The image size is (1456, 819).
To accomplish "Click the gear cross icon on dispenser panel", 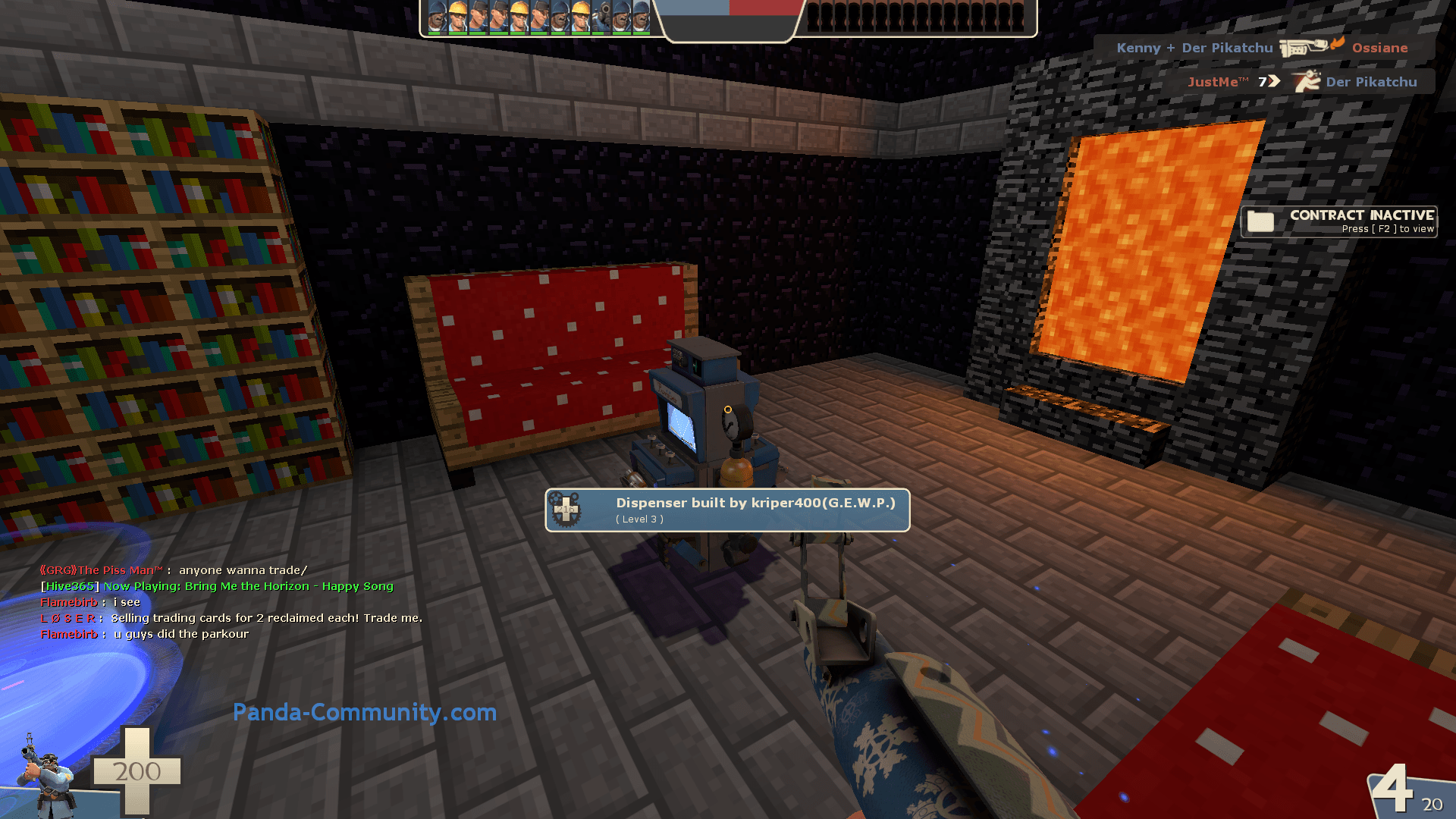I will pyautogui.click(x=566, y=510).
